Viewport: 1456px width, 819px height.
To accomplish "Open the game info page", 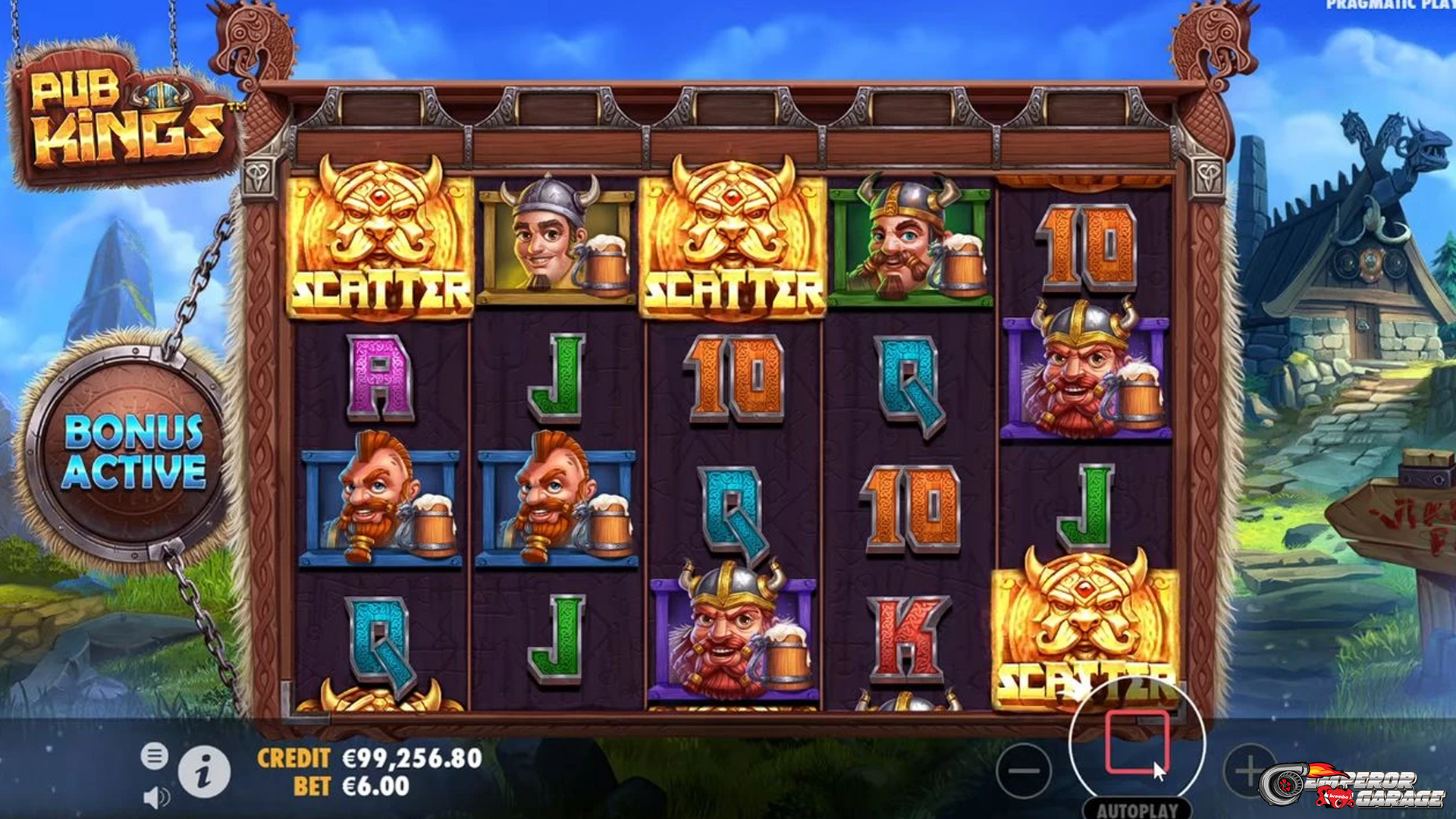I will (x=204, y=773).
